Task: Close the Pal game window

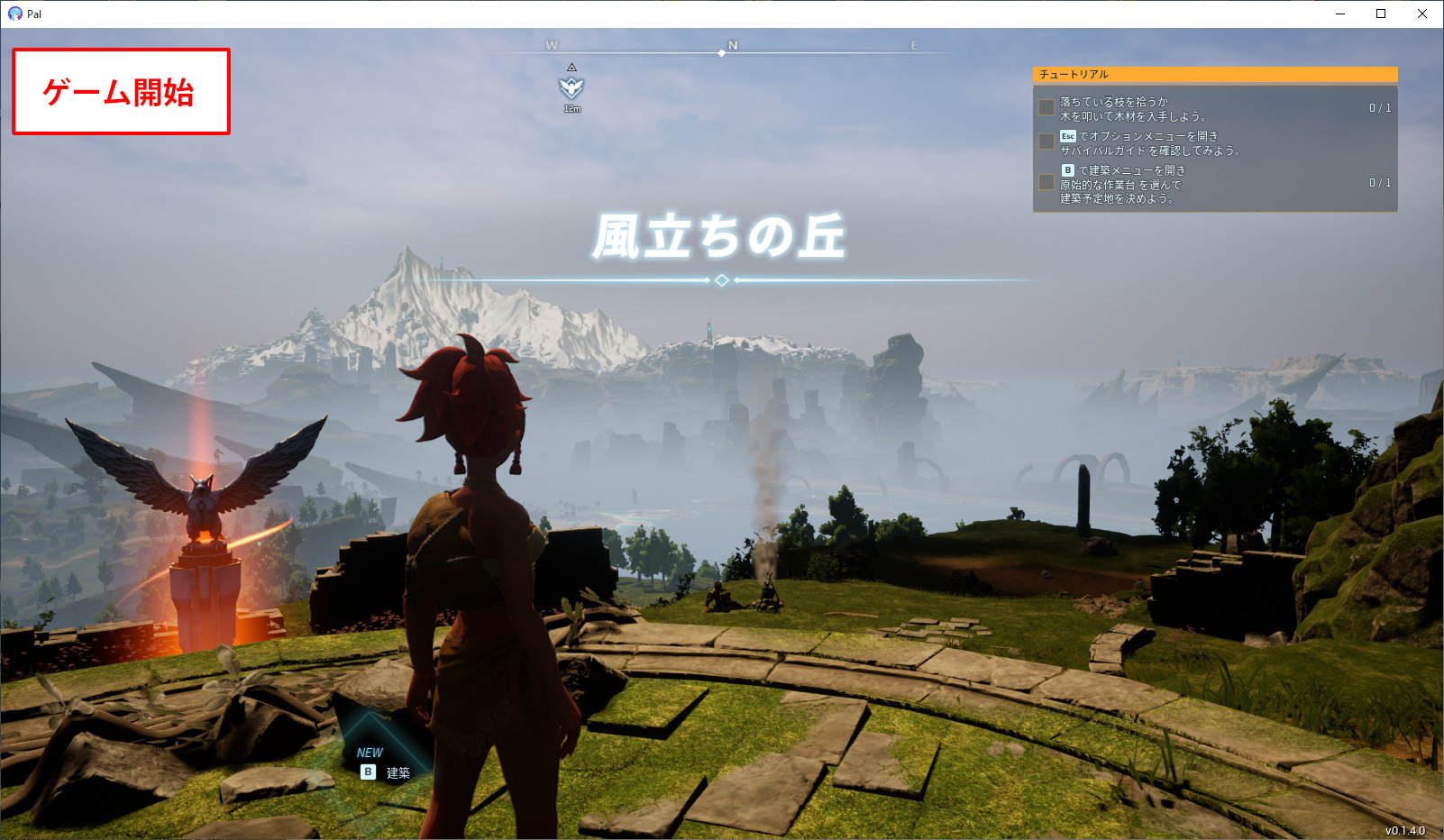Action: pyautogui.click(x=1422, y=14)
